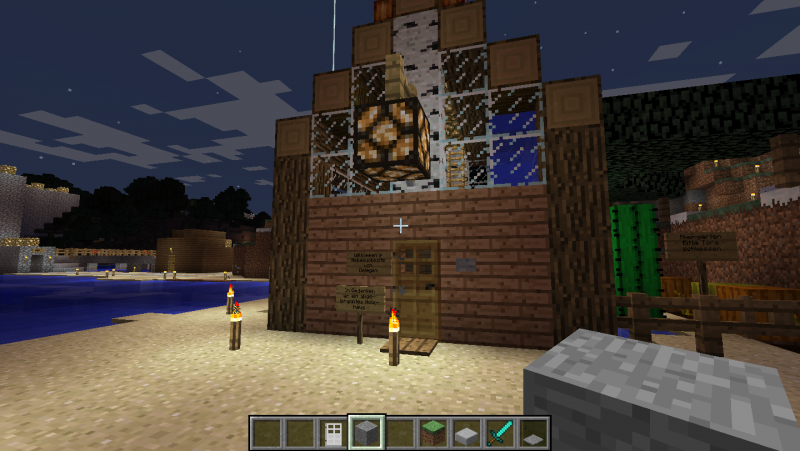Select the stone pressure plate slot
Screen dimensions: 800x451
(x=533, y=433)
